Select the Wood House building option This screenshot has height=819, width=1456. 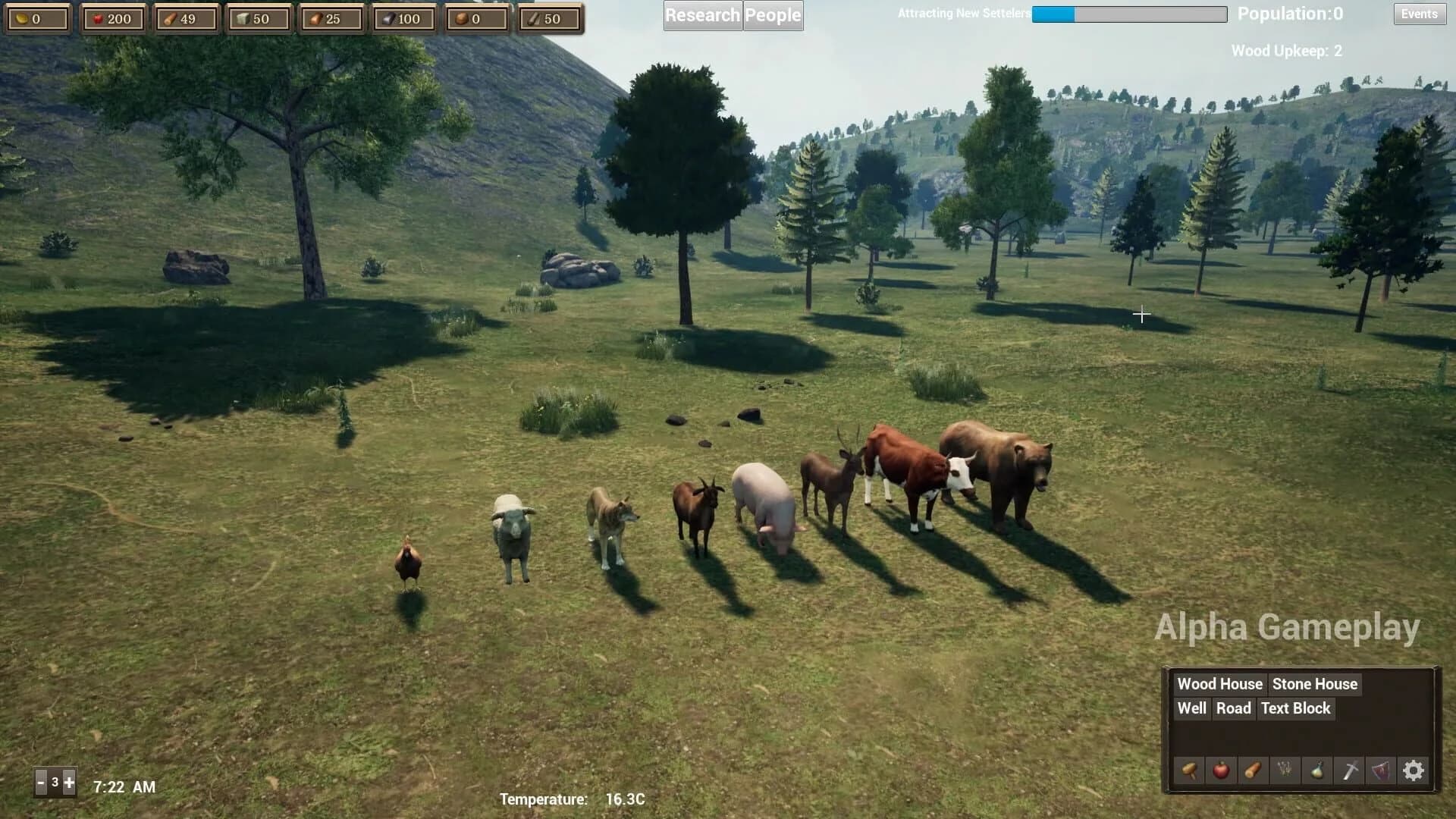click(1219, 683)
